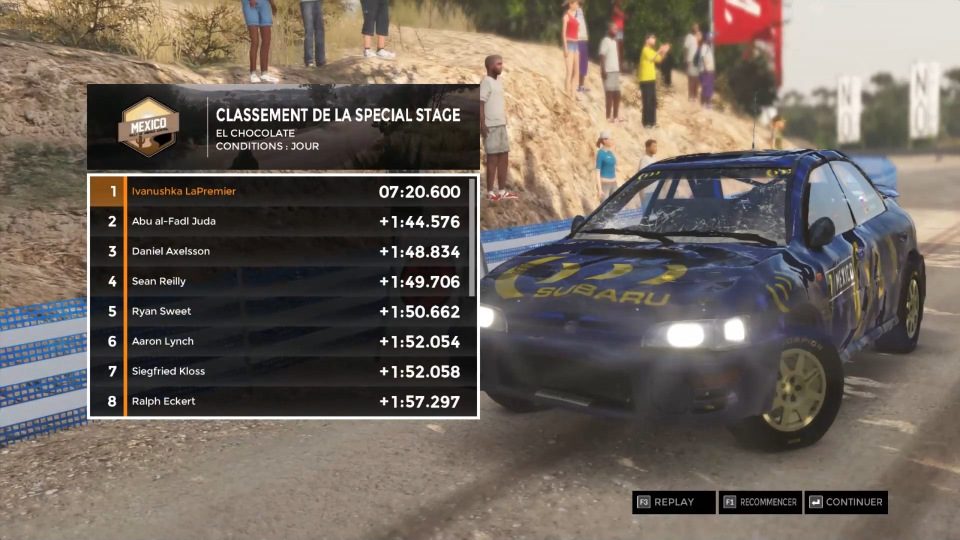The image size is (960, 540).
Task: Click Ralph Eckert's eighth place row
Action: tap(280, 401)
